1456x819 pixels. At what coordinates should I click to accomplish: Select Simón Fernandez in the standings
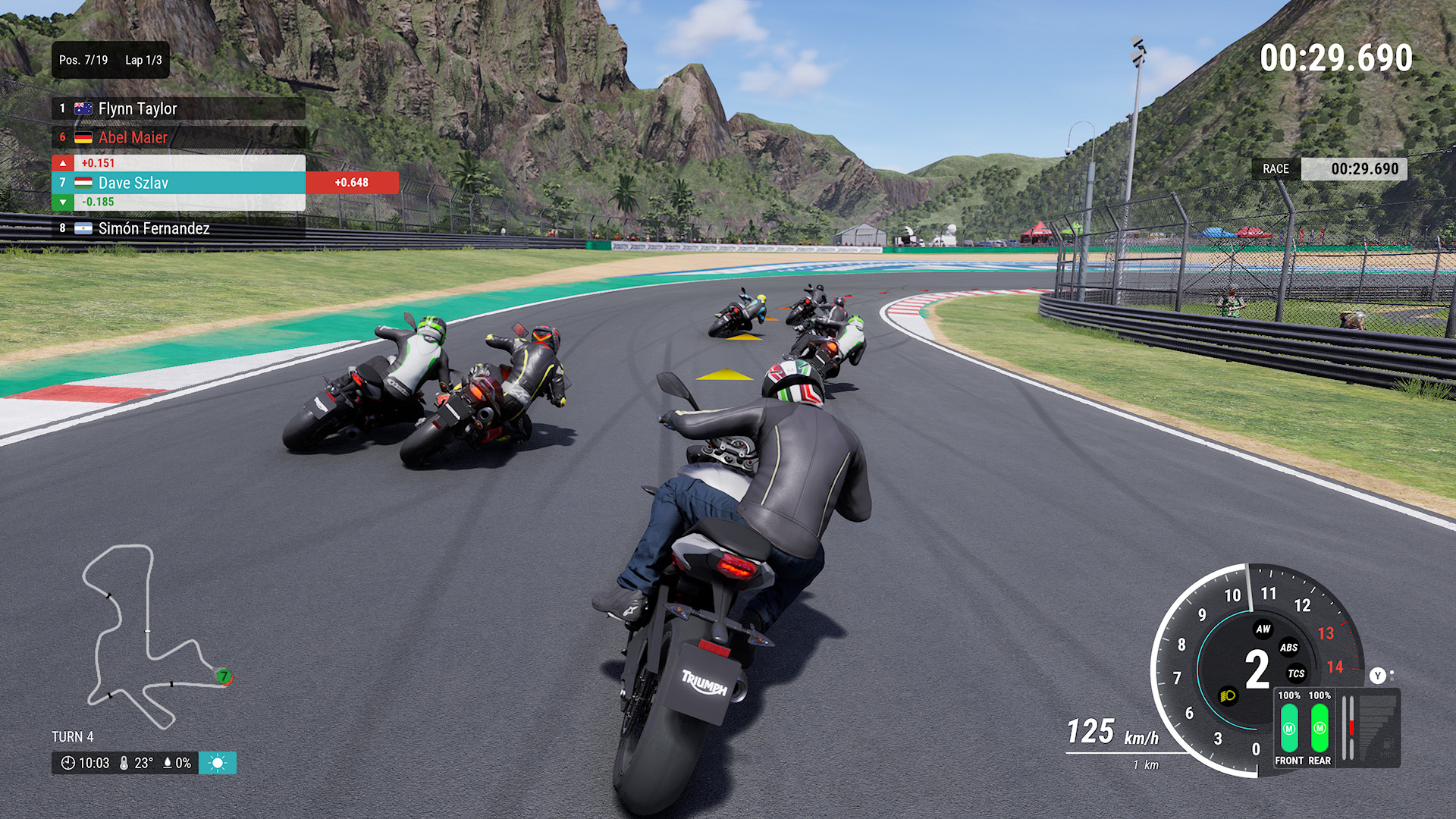coord(178,228)
